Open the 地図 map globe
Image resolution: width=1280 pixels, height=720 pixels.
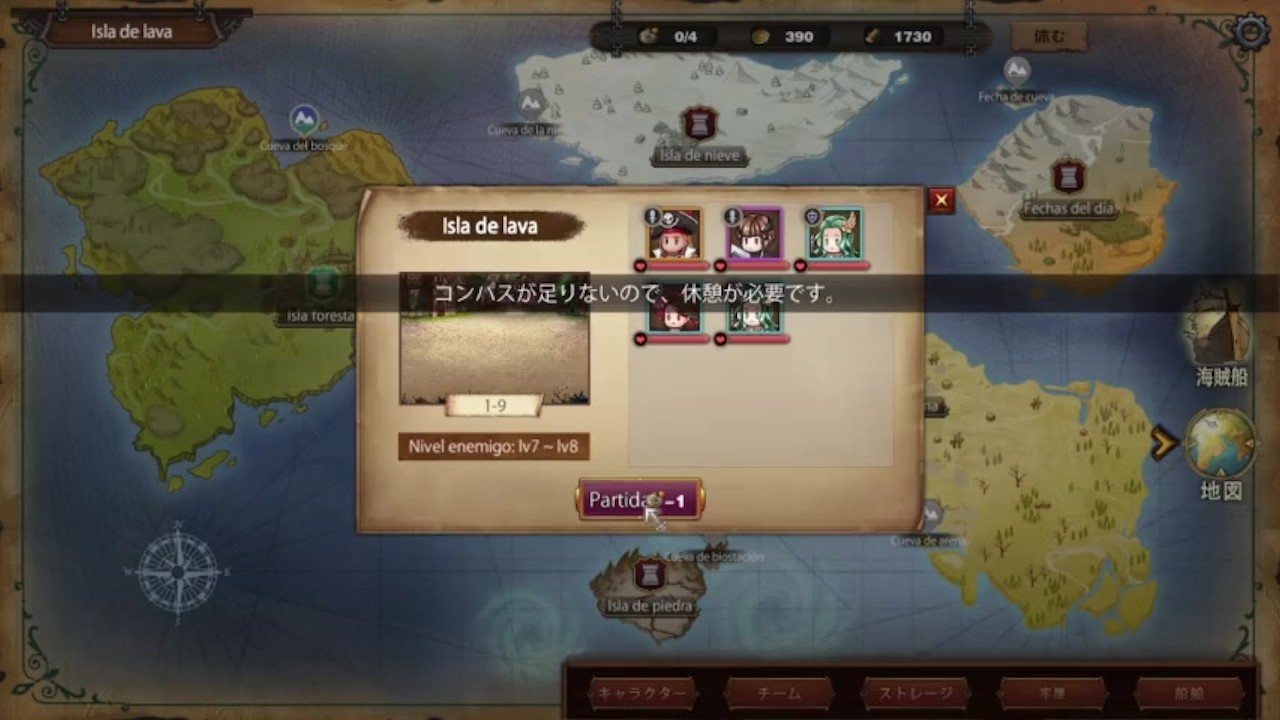pyautogui.click(x=1220, y=445)
